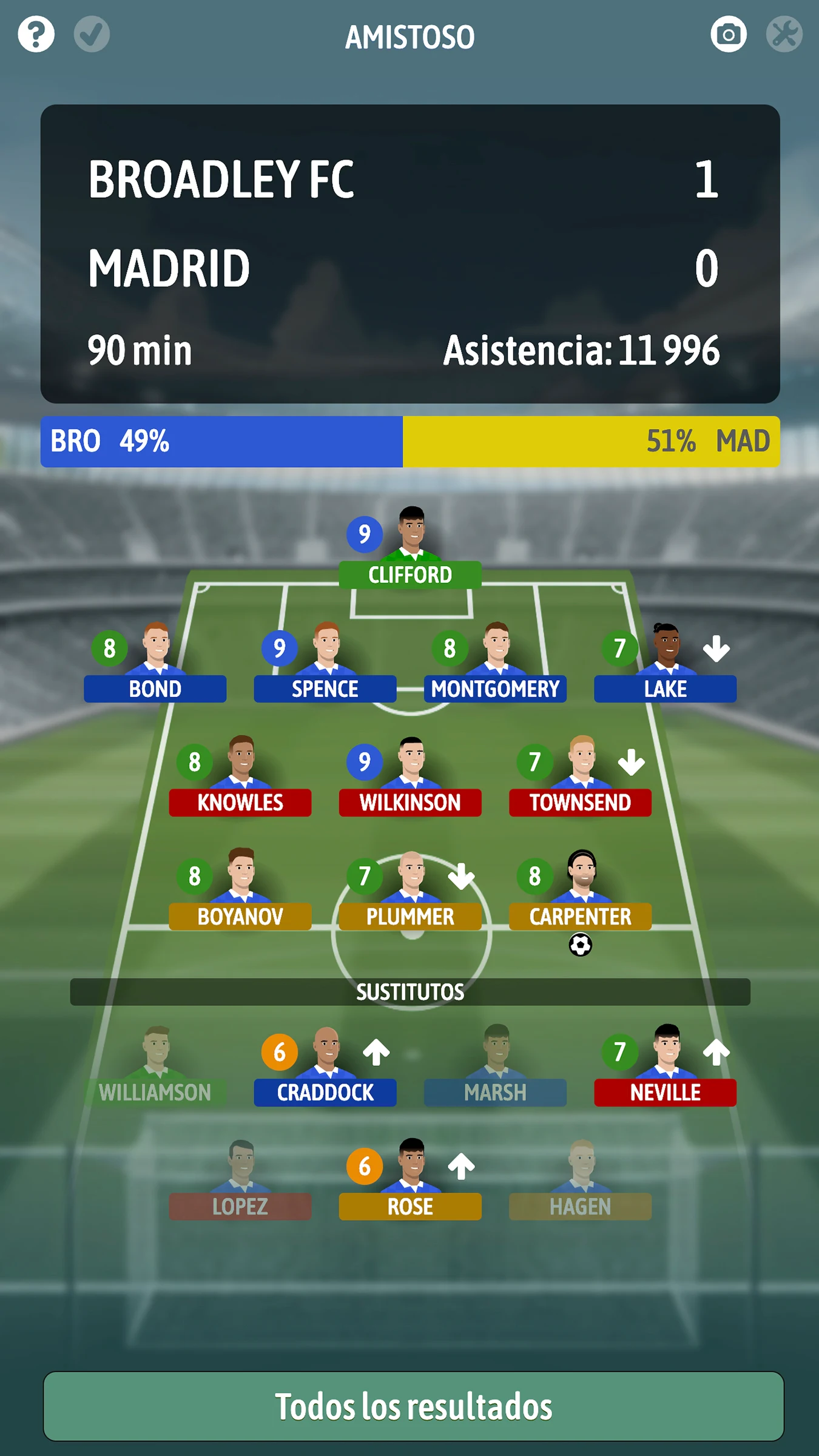Screen dimensions: 819x1456
Task: Select the AMISTOSO title tab
Action: tap(409, 38)
